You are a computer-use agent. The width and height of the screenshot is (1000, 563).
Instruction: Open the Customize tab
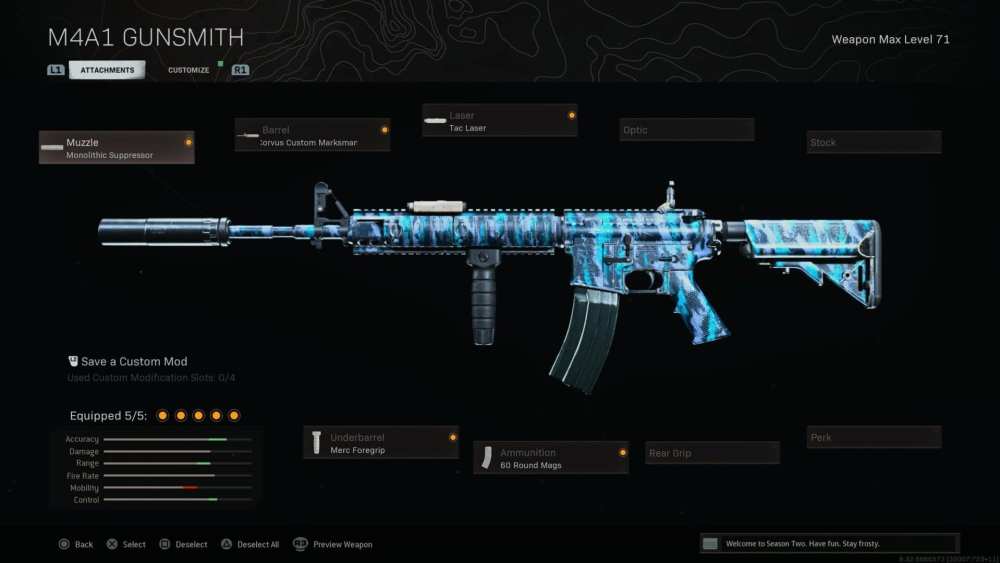[188, 70]
